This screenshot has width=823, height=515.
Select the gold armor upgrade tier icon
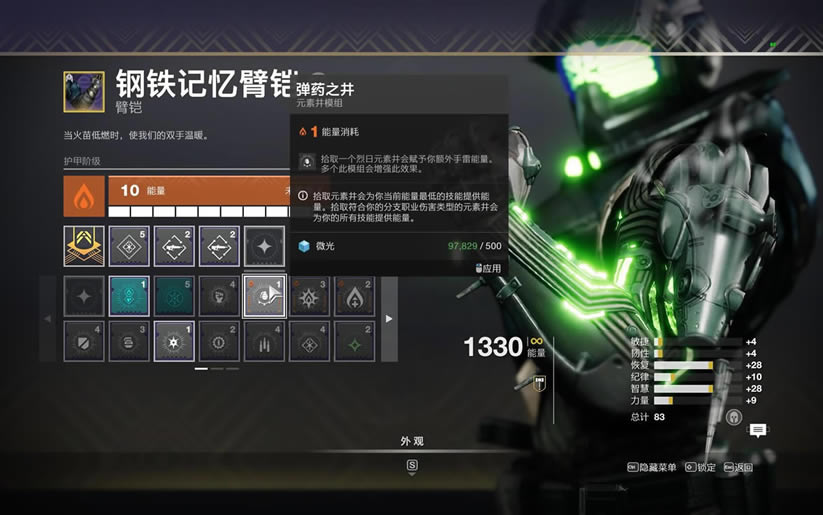84,246
